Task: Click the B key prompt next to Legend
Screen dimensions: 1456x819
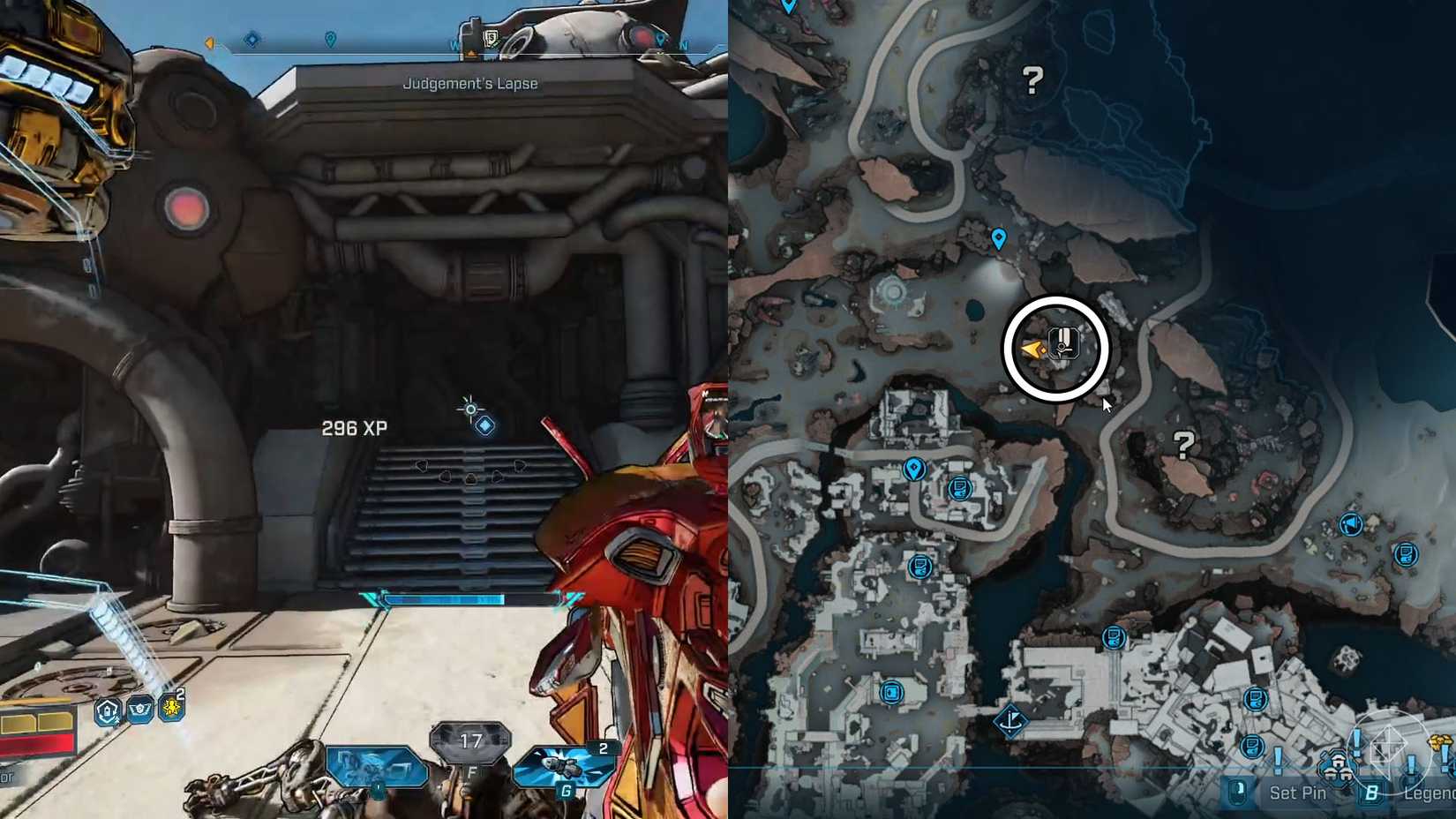Action: coord(1372,793)
